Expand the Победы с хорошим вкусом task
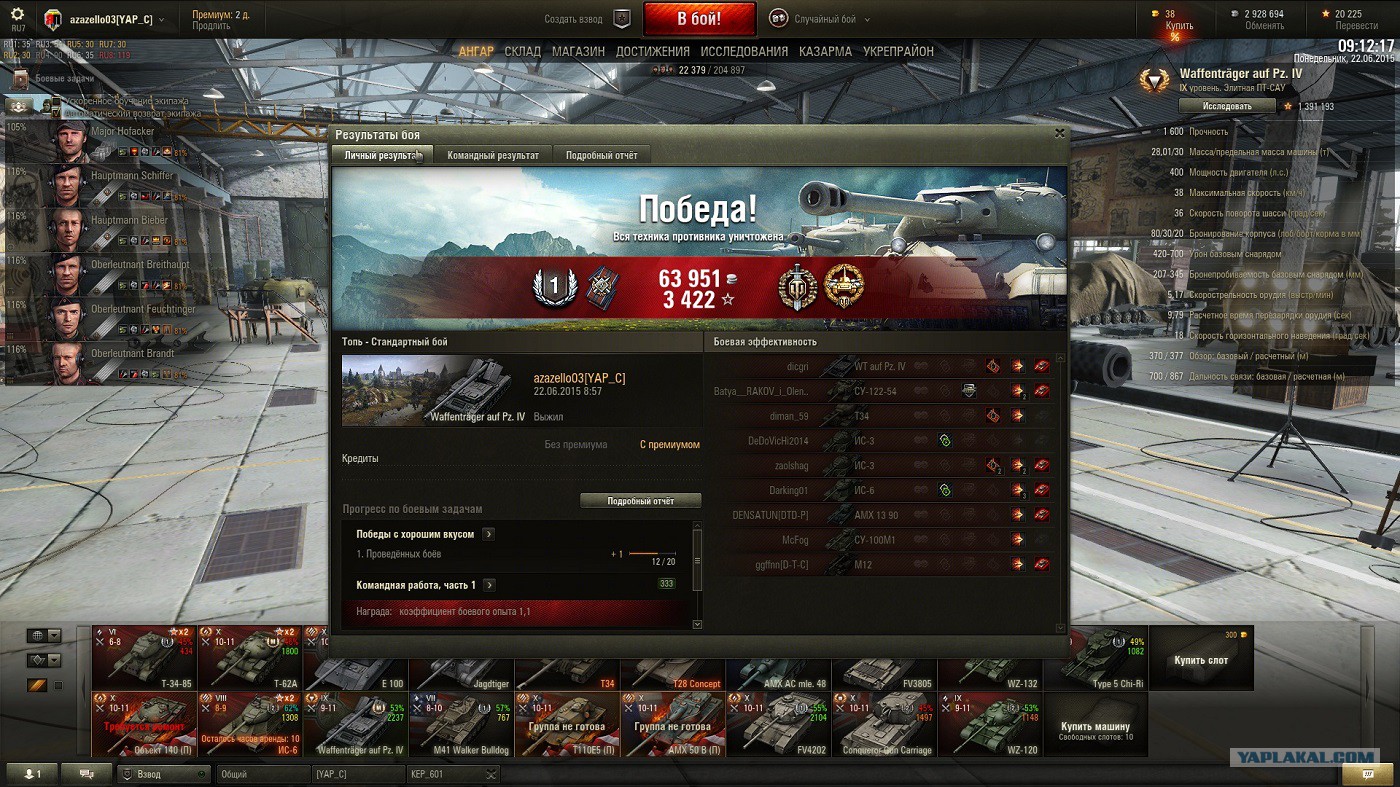 (488, 534)
